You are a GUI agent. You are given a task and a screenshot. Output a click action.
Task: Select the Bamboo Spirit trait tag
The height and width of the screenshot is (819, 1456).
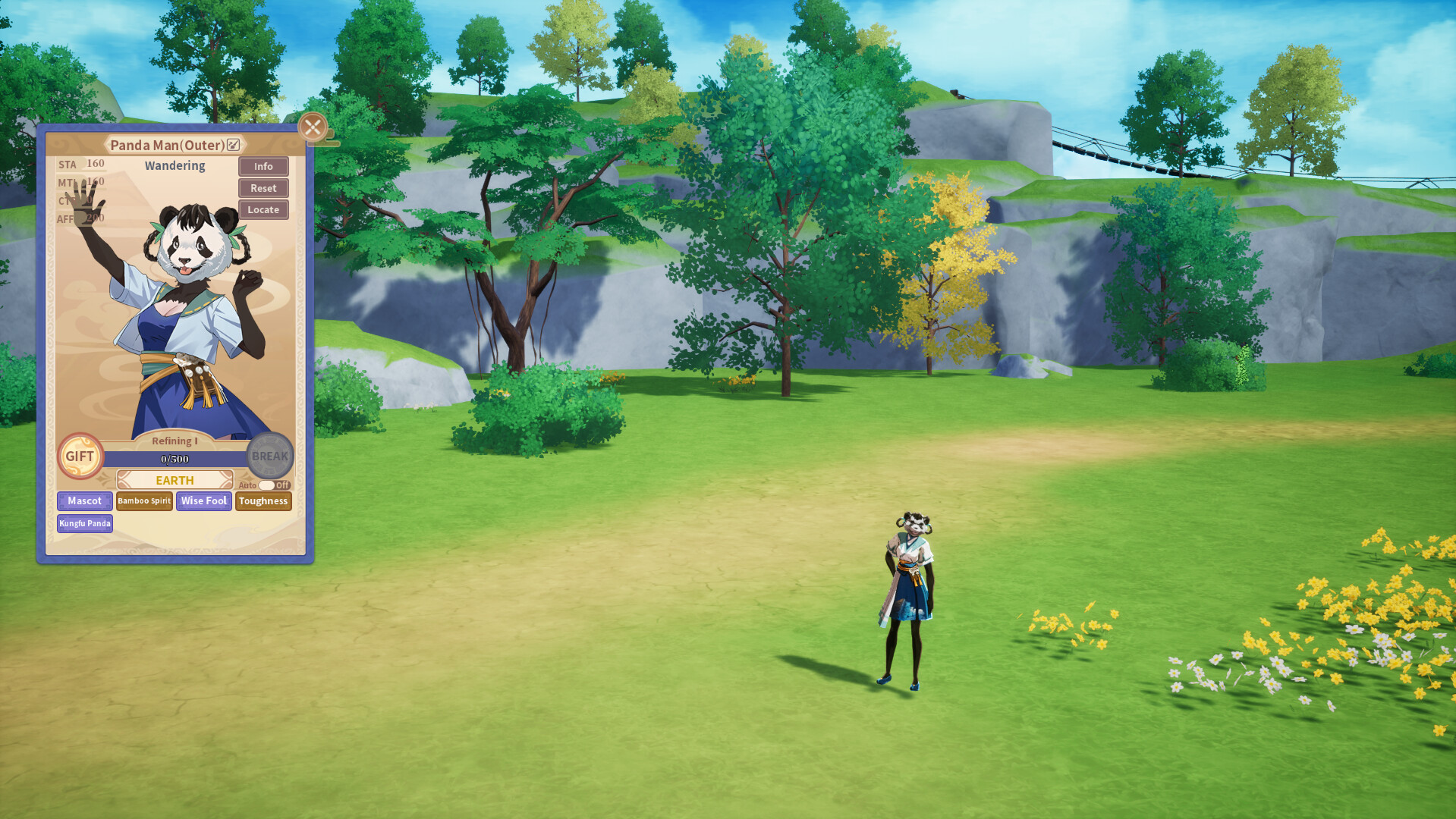(x=143, y=500)
